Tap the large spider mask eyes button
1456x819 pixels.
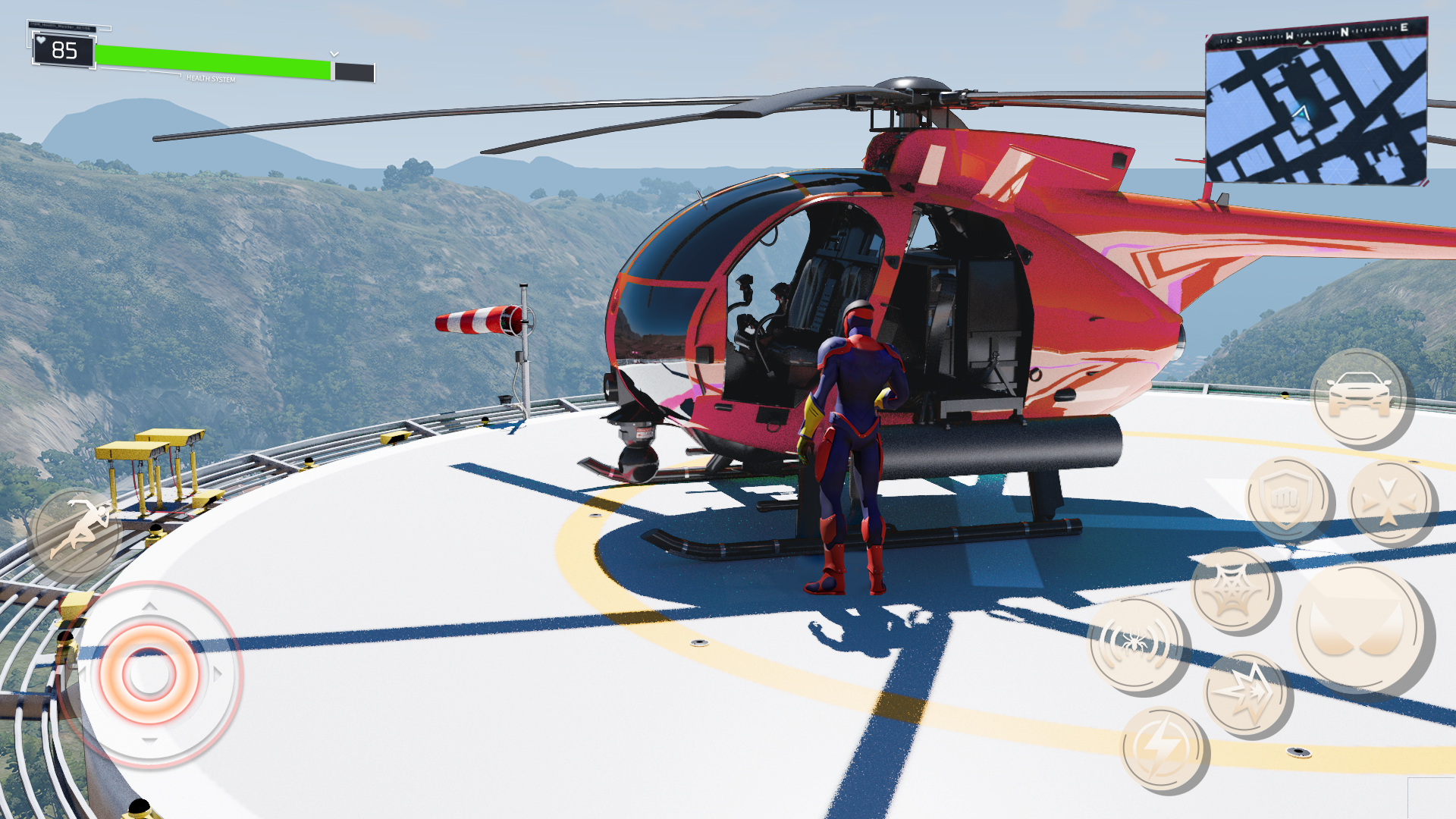coord(1358,628)
